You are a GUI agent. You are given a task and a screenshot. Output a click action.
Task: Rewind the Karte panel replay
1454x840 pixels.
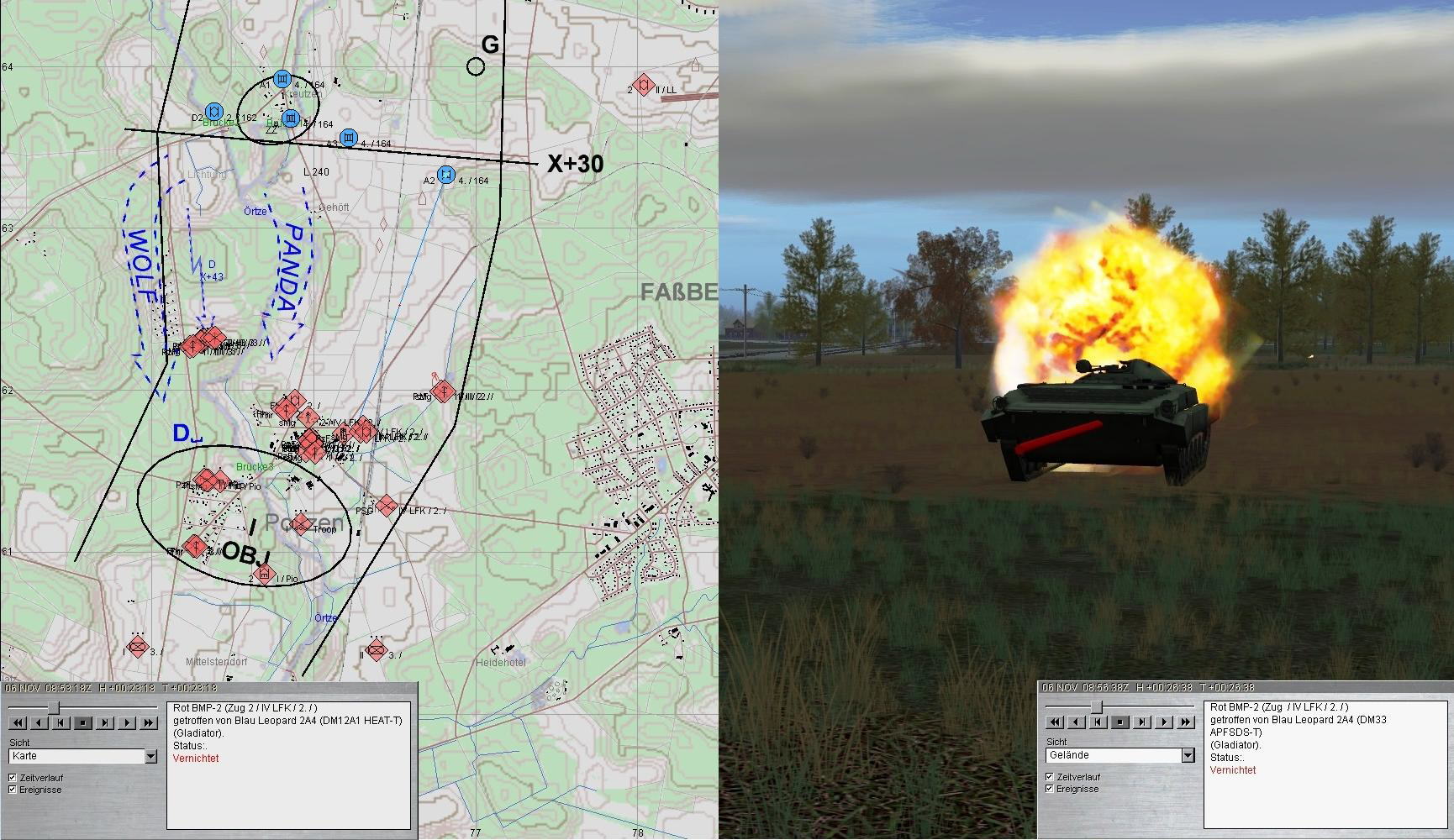pyautogui.click(x=16, y=722)
